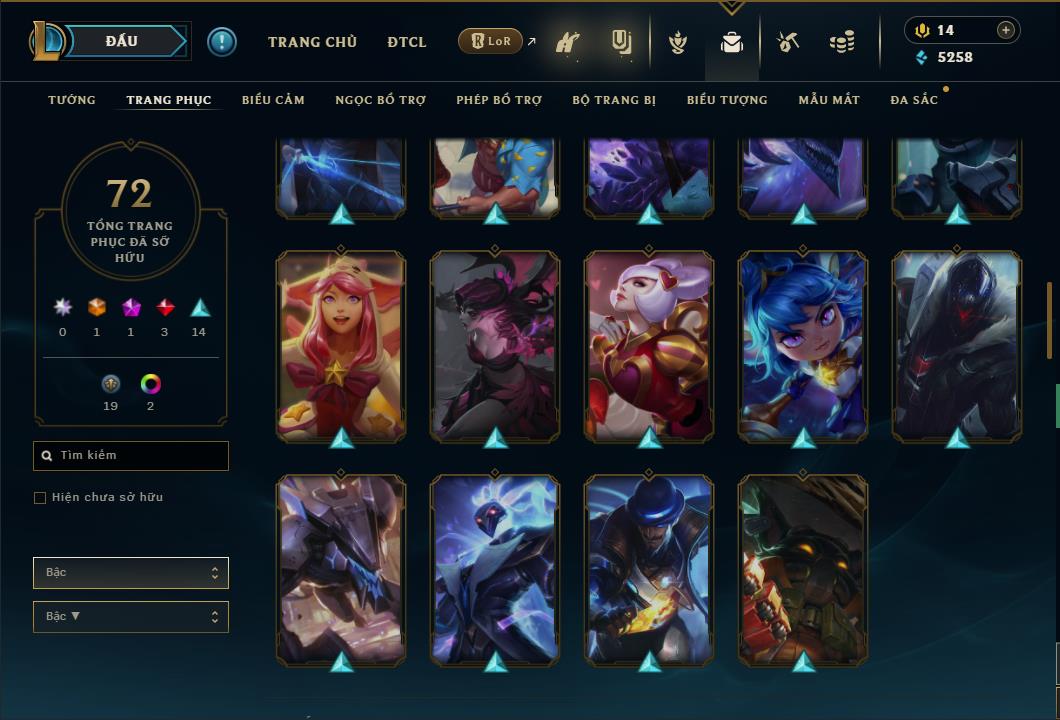
Task: Click the ĐẤU play button
Action: pyautogui.click(x=121, y=41)
